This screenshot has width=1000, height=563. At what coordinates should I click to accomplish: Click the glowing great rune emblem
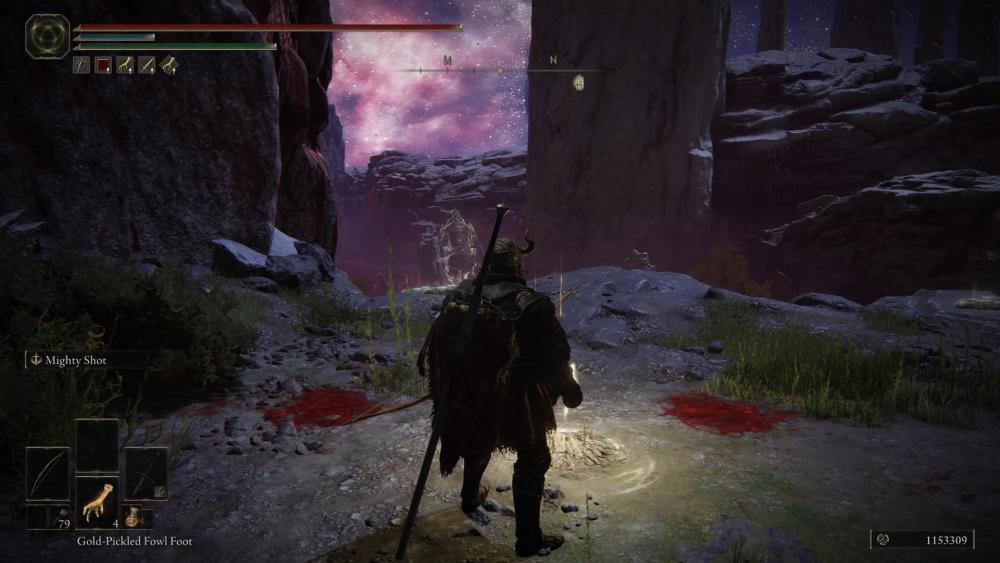(47, 36)
